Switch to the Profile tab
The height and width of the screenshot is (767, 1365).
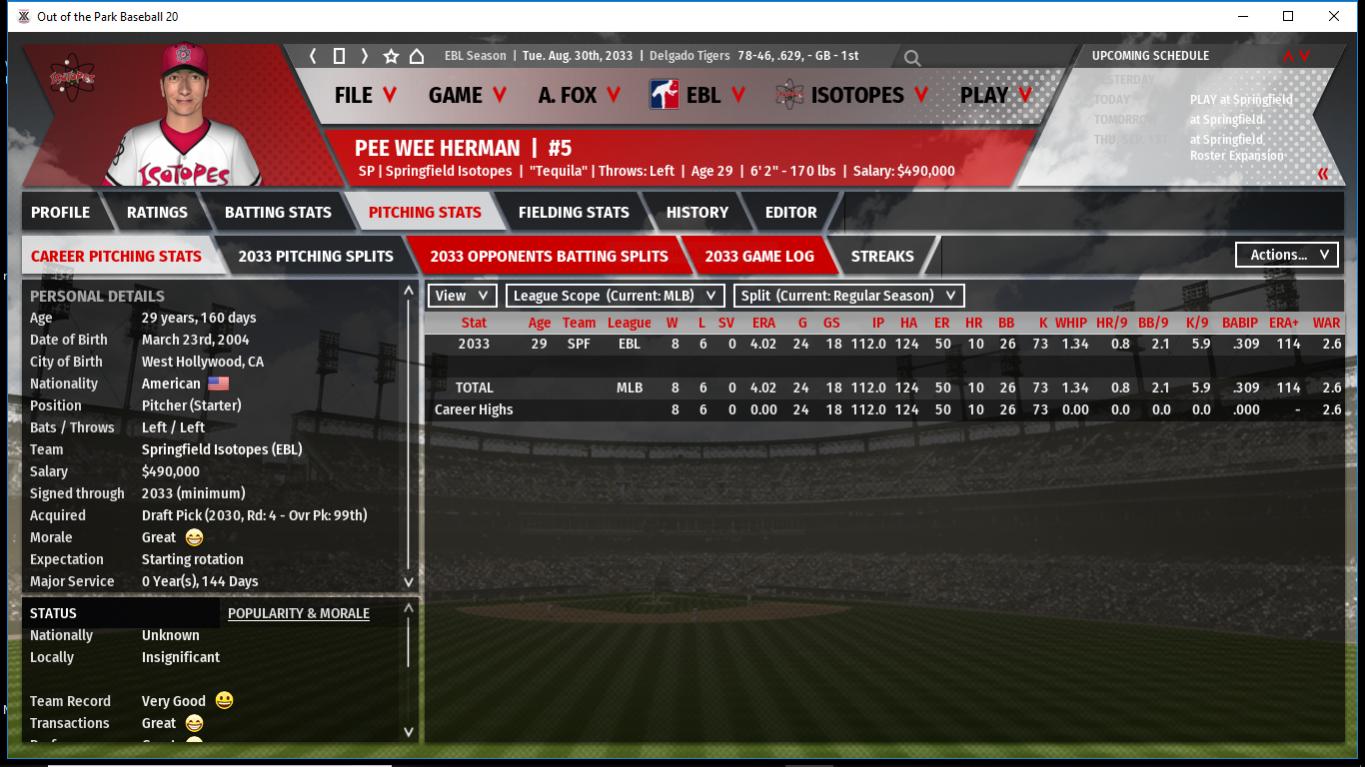[x=60, y=212]
